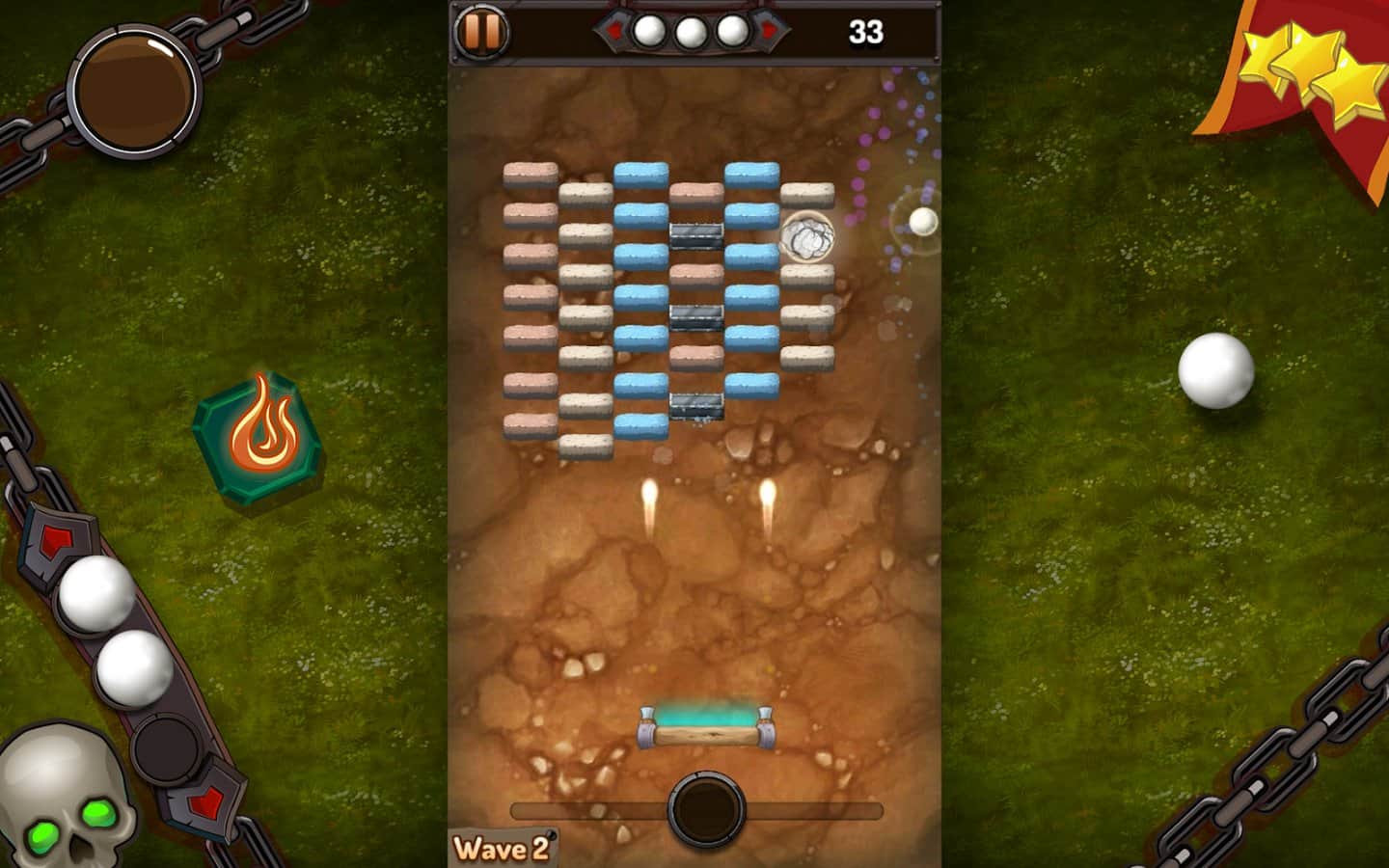The image size is (1389, 868).
Task: Click the score display showing 33
Action: click(x=869, y=31)
